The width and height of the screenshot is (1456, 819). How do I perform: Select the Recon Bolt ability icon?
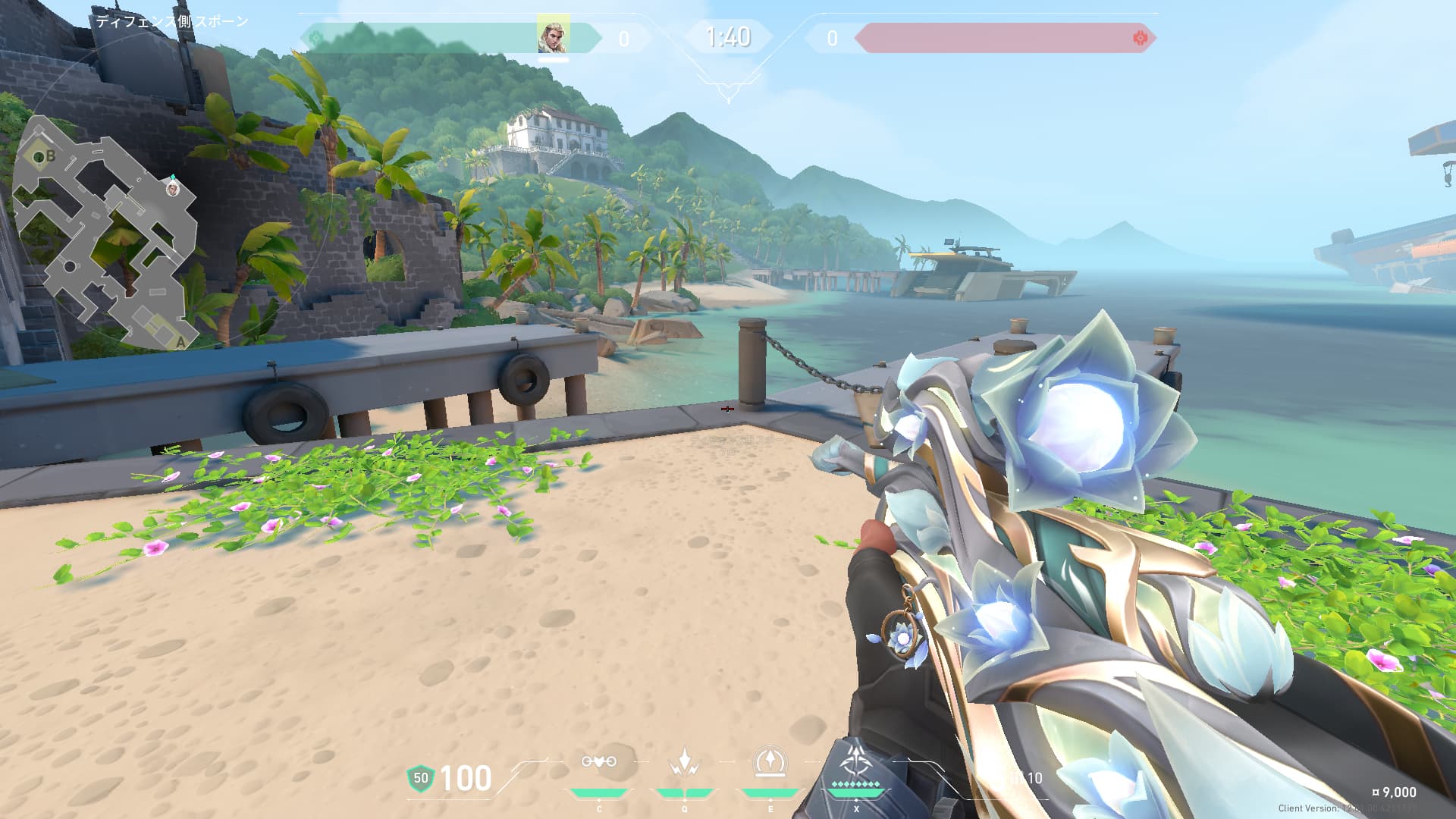tap(770, 762)
